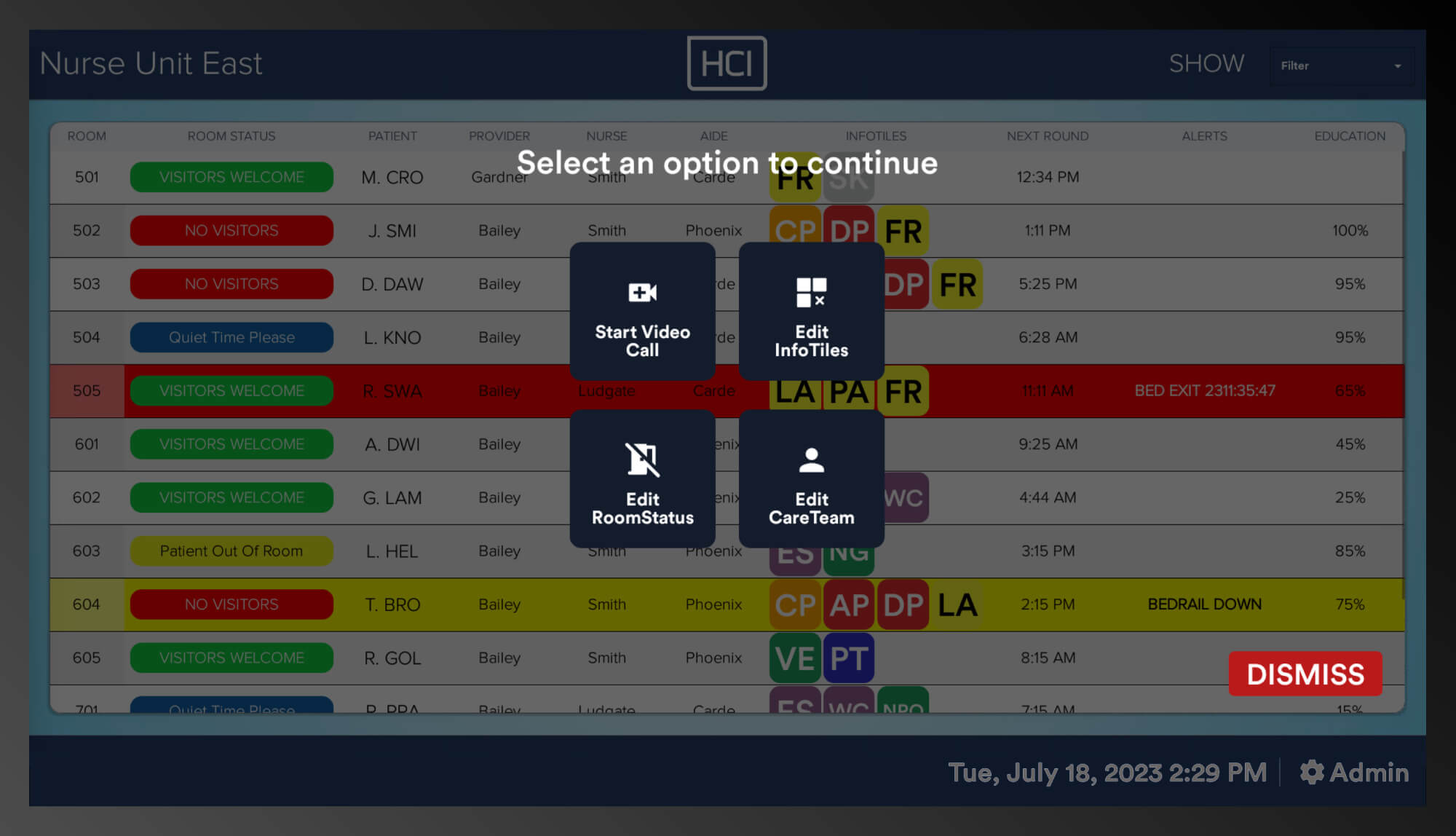Click the HCI logo at the top
Screen dimensions: 1456x836
pos(727,63)
